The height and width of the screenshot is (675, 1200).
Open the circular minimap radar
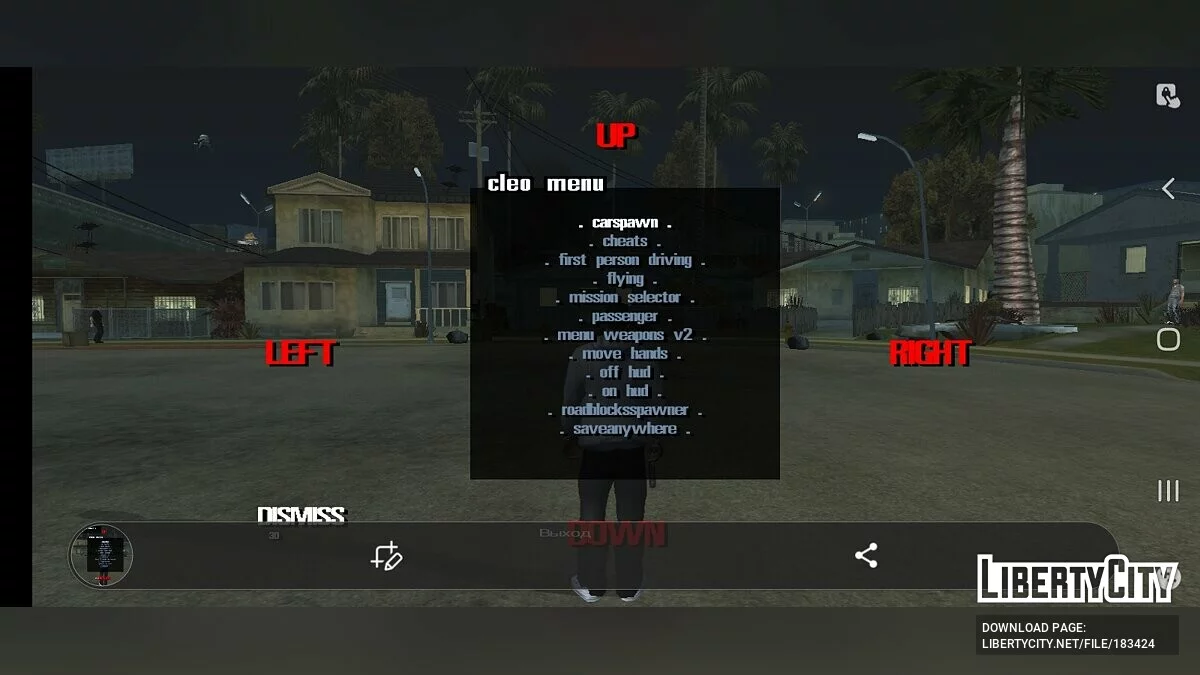(101, 555)
